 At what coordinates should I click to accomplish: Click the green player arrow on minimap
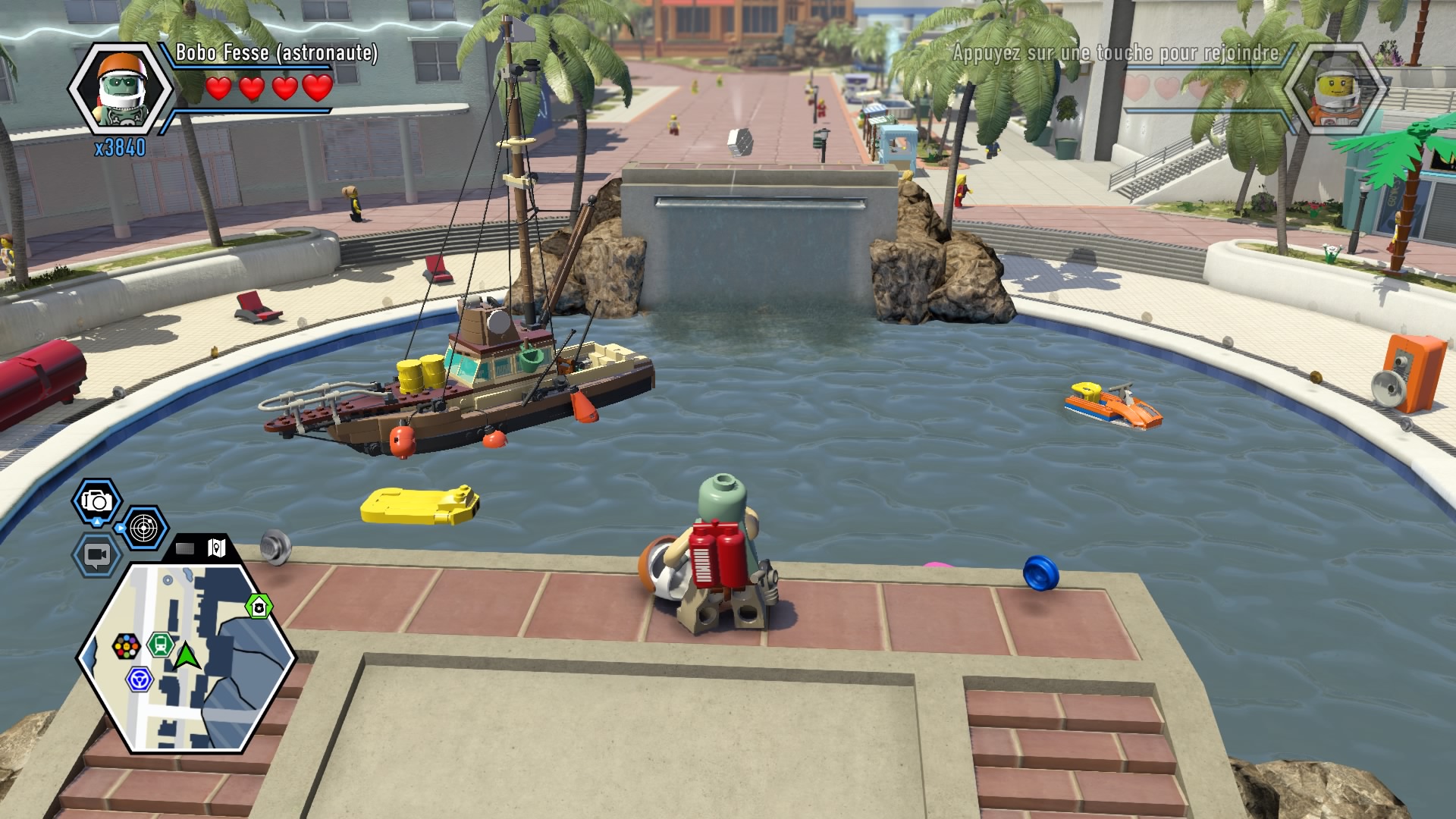tap(185, 654)
